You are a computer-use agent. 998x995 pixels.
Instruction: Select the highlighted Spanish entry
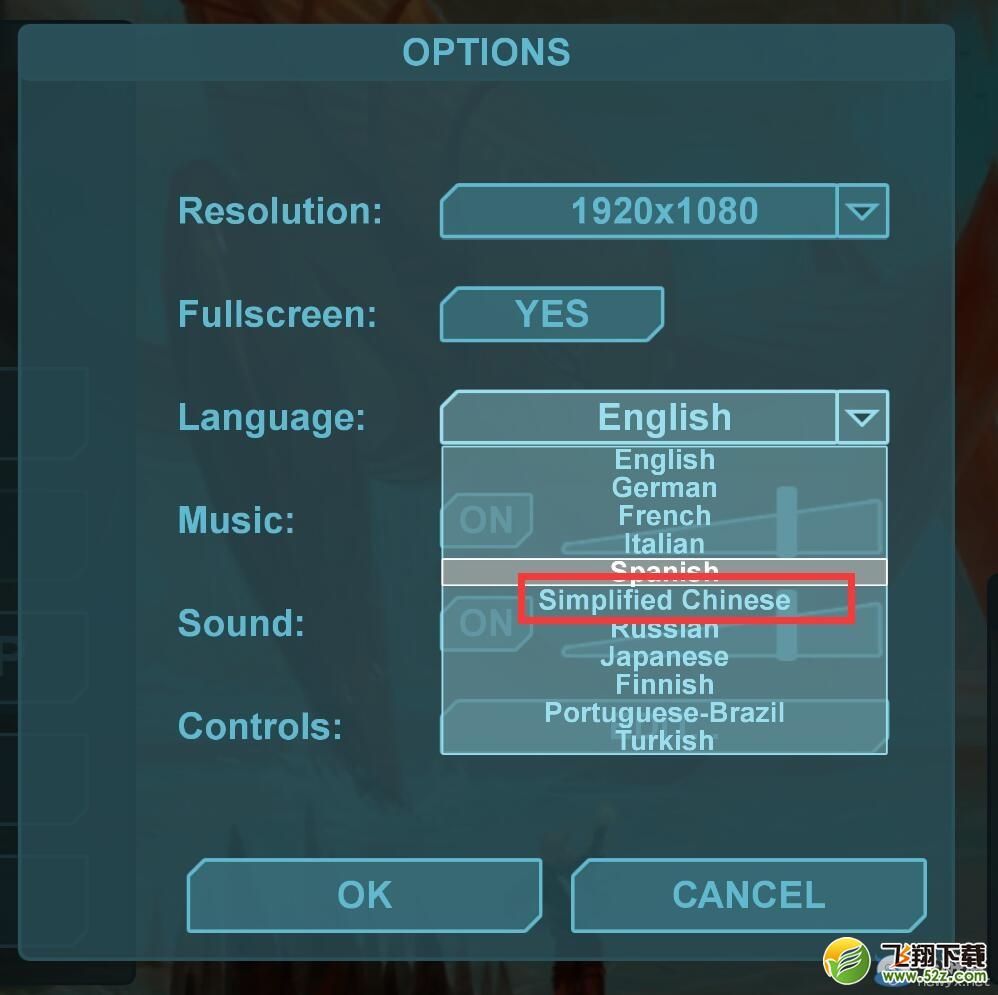664,572
